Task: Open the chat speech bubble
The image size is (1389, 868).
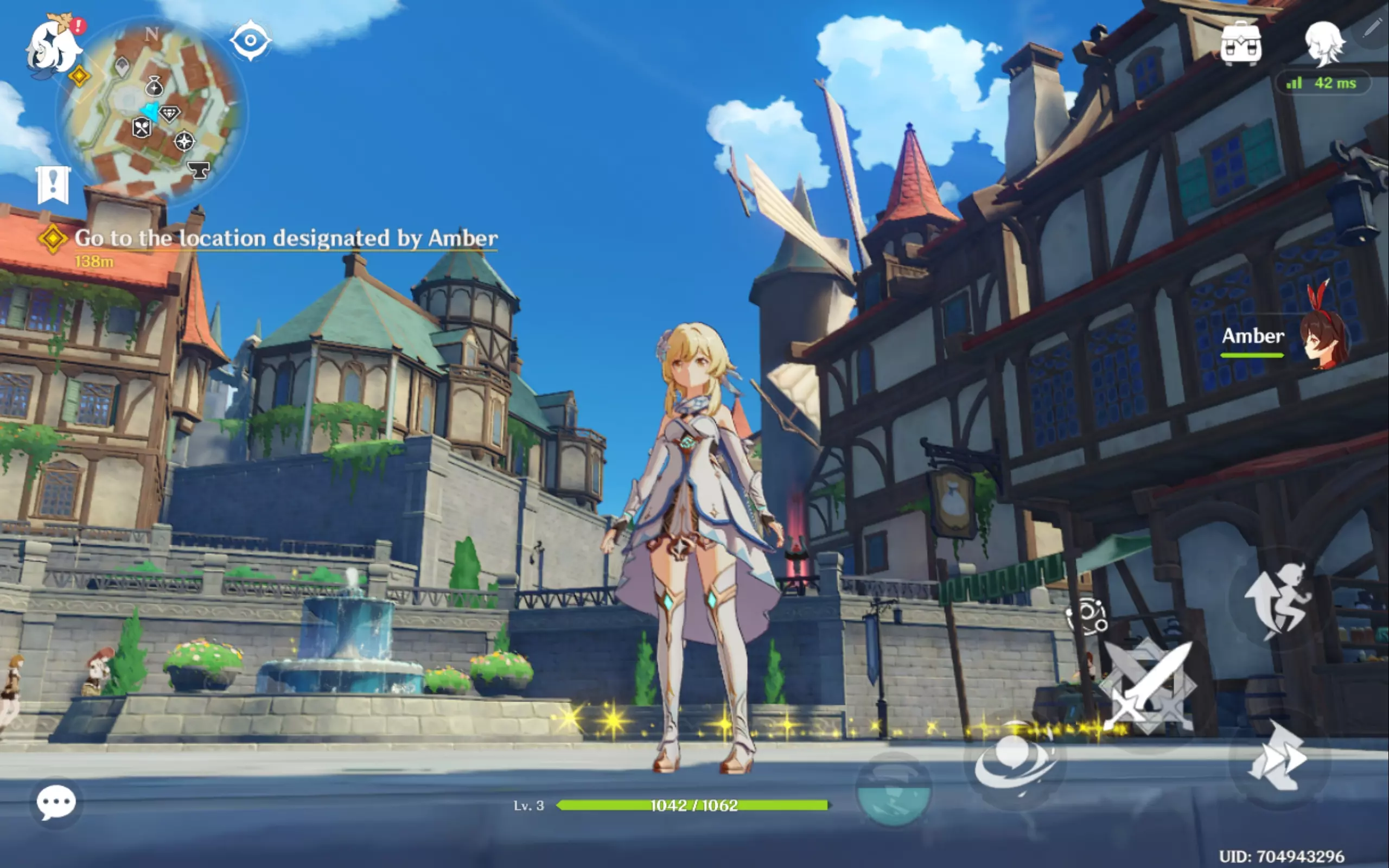Action: click(x=56, y=802)
